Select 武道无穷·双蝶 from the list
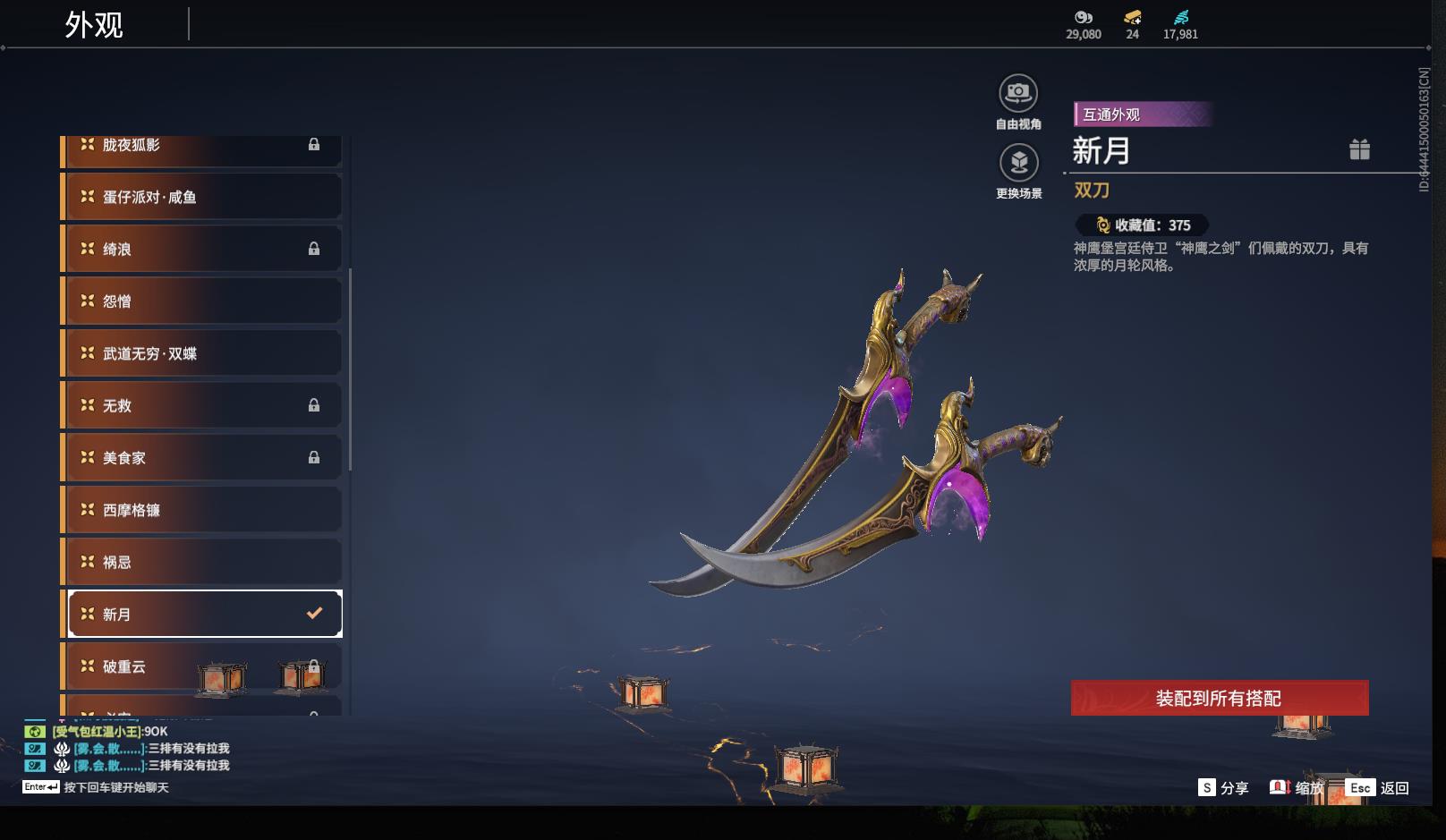The image size is (1446, 840). tap(201, 353)
